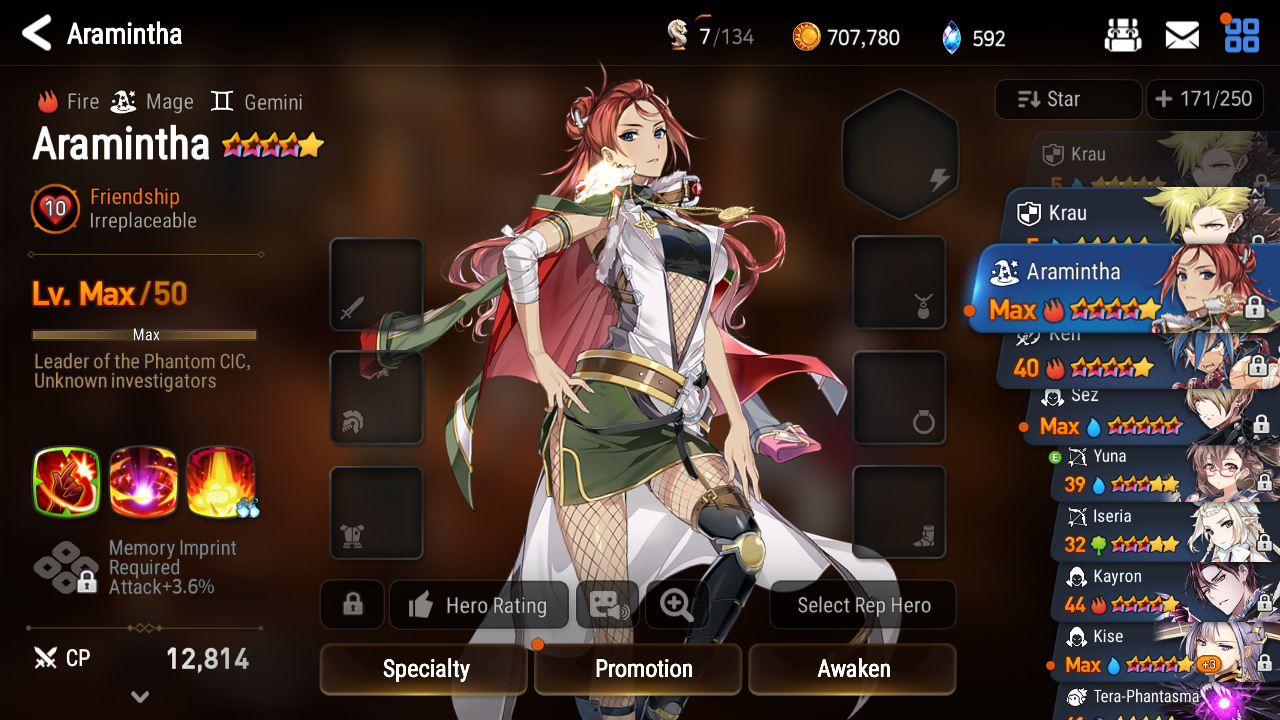Zoom in with the magnifier icon
Viewport: 1280px width, 720px height.
pyautogui.click(x=677, y=605)
